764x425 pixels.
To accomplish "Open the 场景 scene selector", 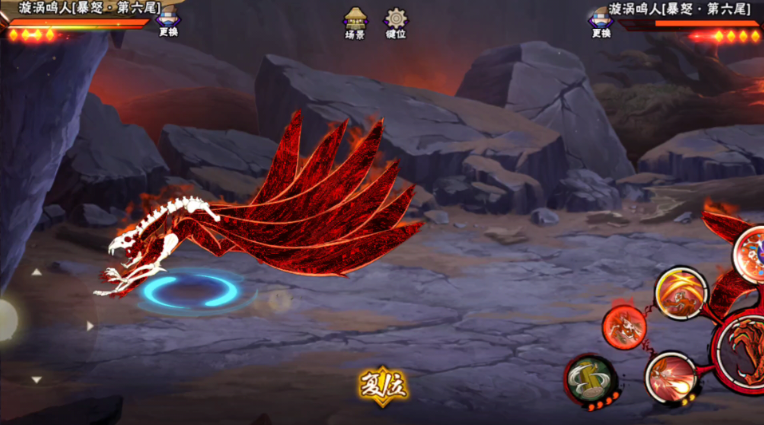I will click(x=354, y=22).
